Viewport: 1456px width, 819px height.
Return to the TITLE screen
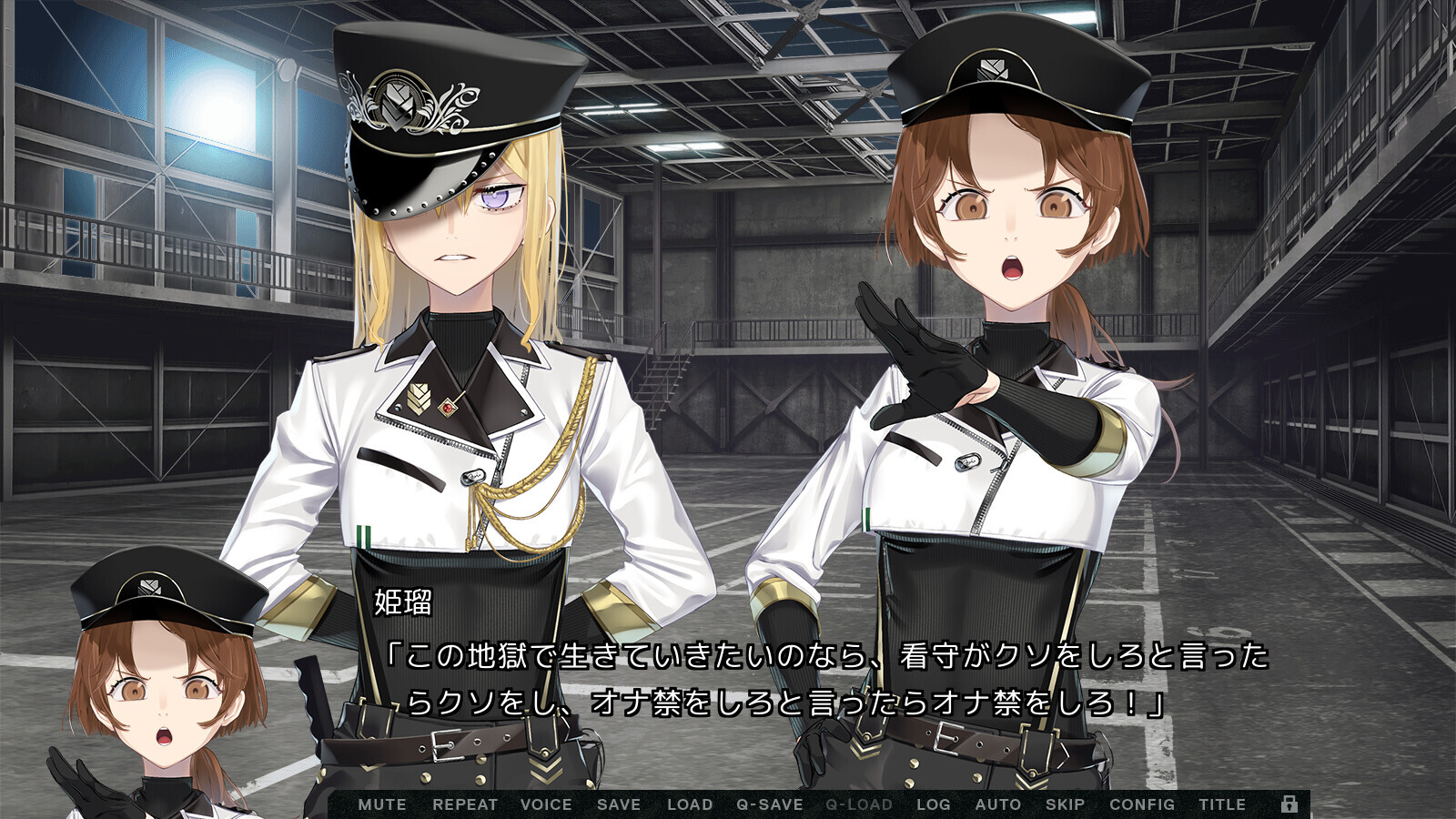click(1222, 804)
